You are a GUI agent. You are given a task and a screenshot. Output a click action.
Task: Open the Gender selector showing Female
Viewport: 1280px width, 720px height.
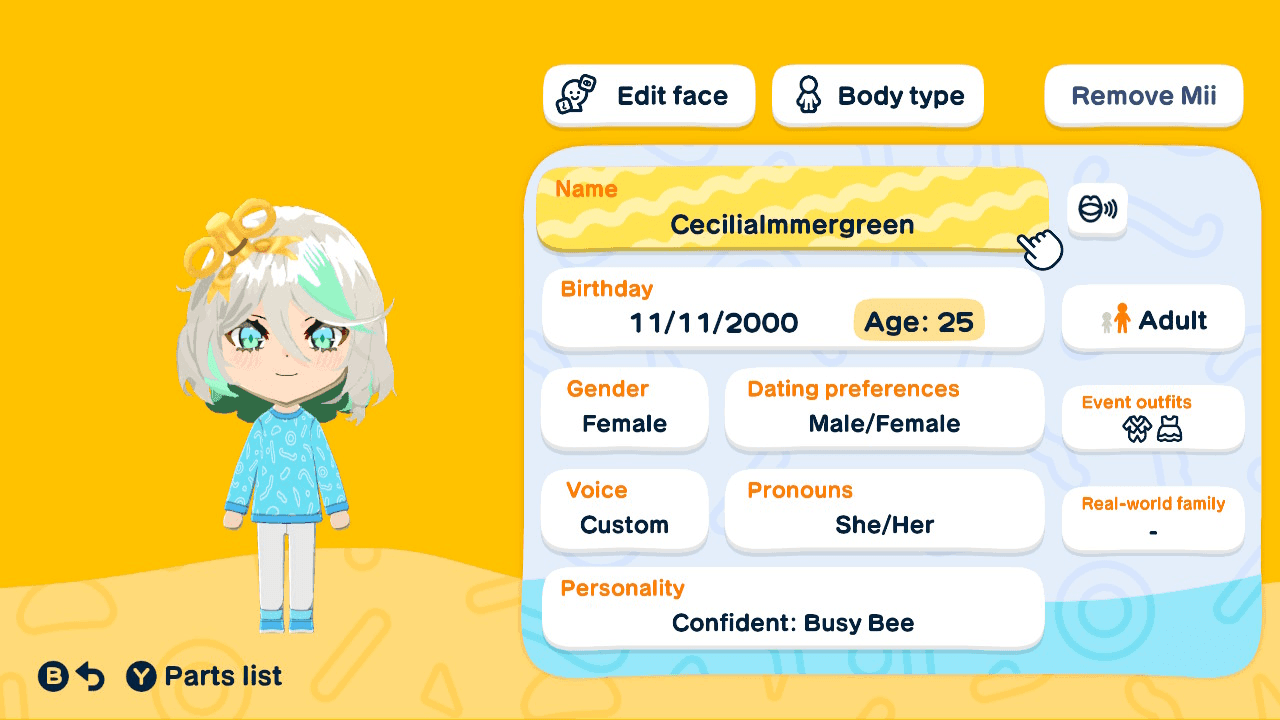pos(624,409)
